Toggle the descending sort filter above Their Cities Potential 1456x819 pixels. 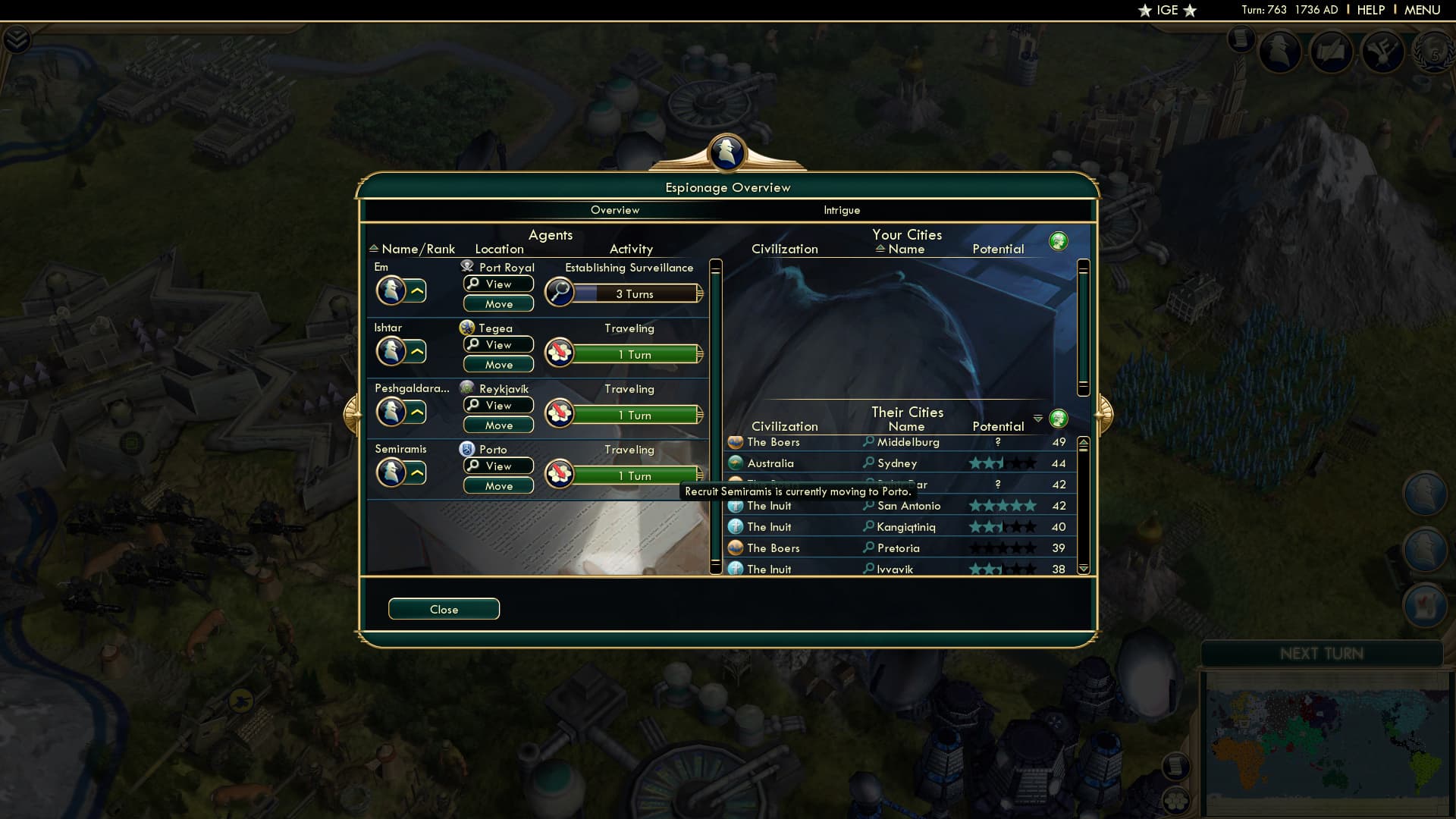pos(1038,418)
